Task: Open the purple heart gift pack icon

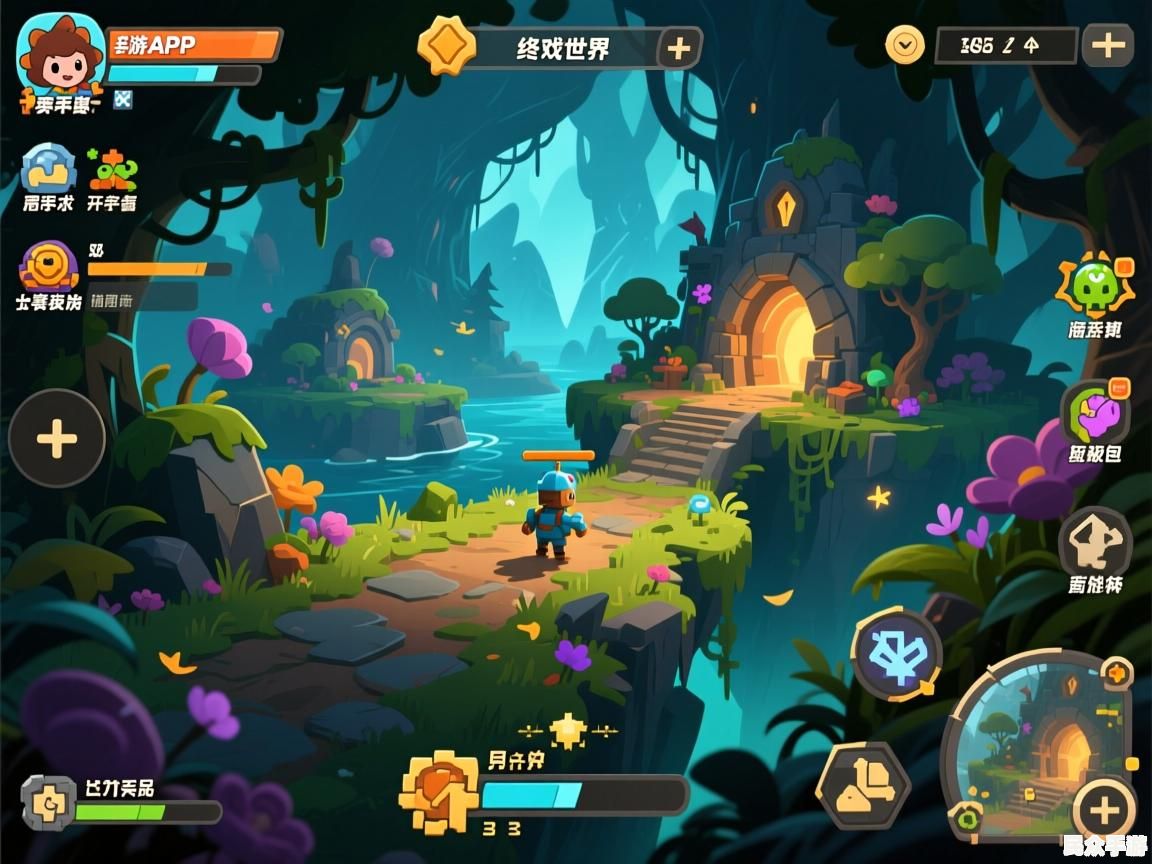Action: click(x=1095, y=413)
